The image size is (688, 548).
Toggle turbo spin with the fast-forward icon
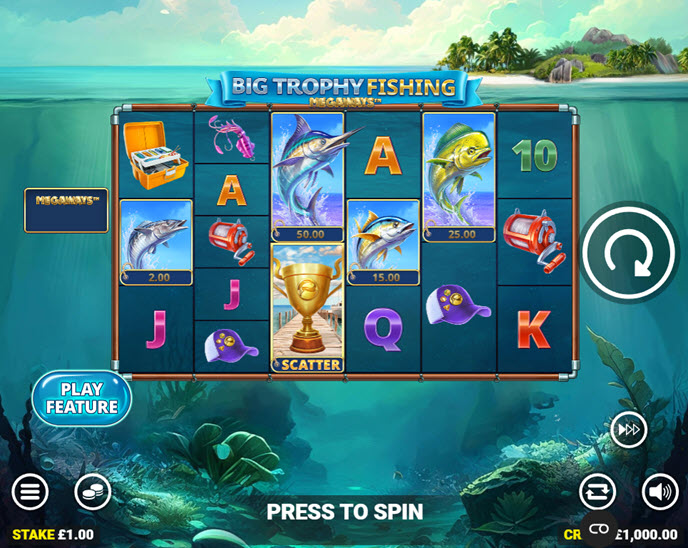629,430
